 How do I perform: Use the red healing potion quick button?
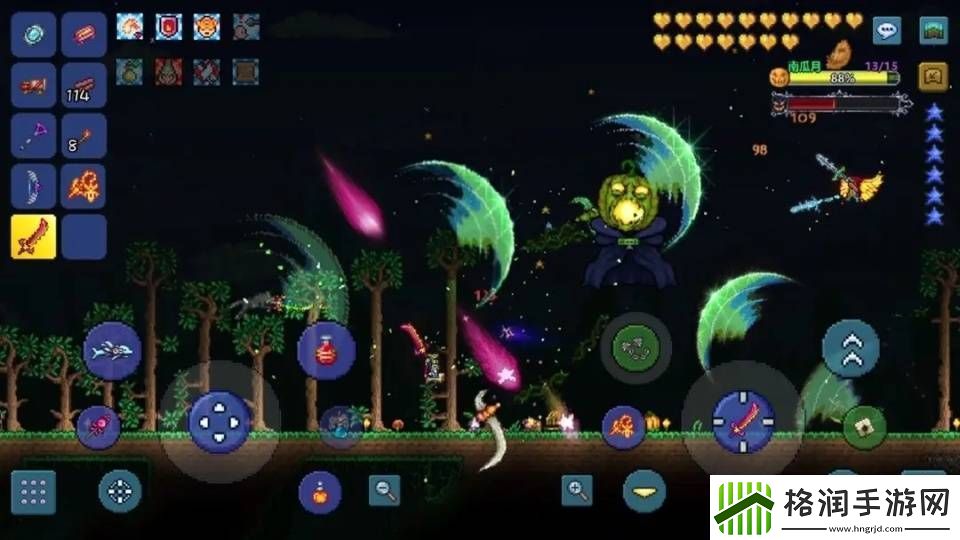pyautogui.click(x=325, y=350)
